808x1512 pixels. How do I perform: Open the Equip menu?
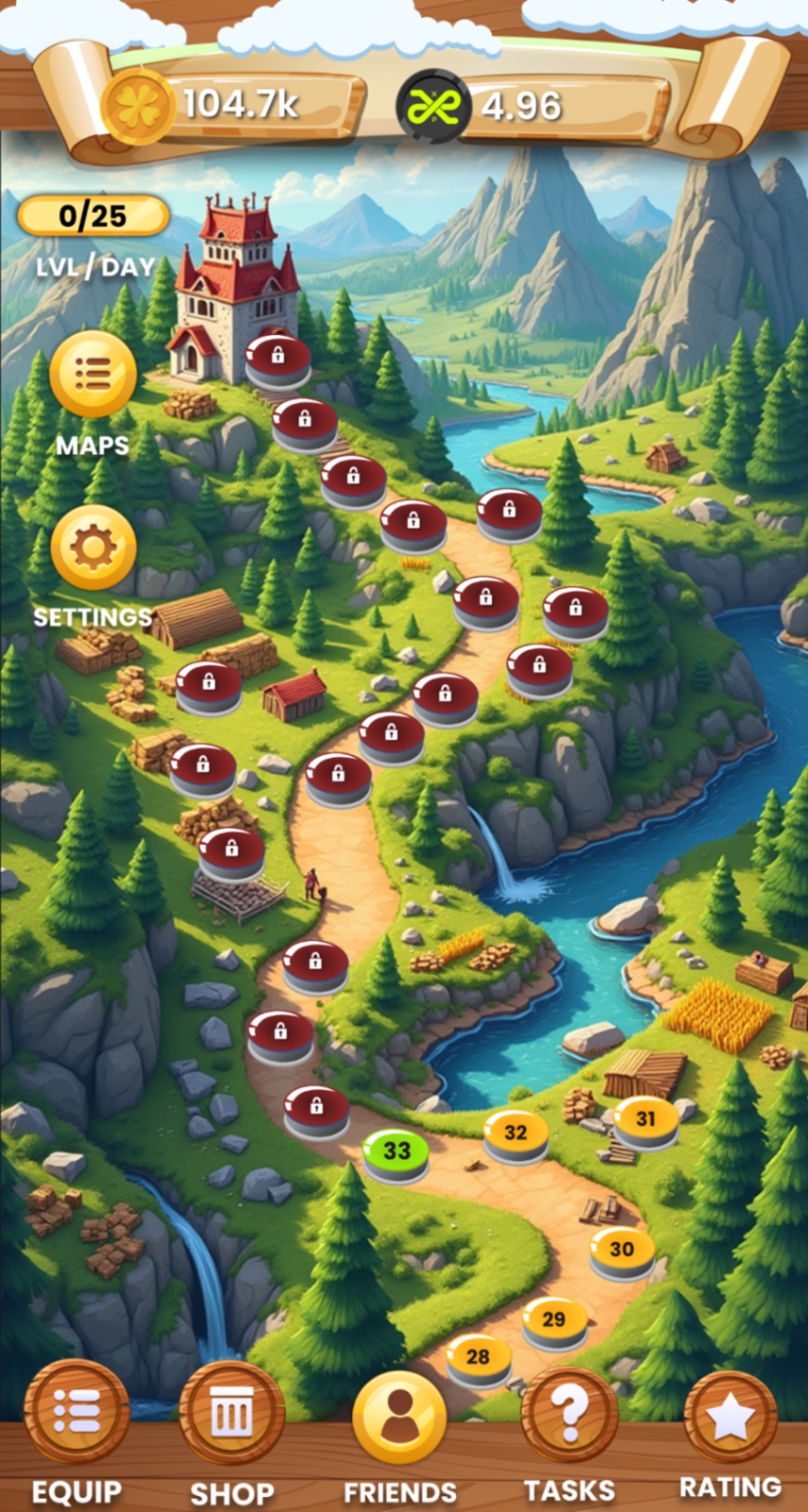coord(77,1412)
